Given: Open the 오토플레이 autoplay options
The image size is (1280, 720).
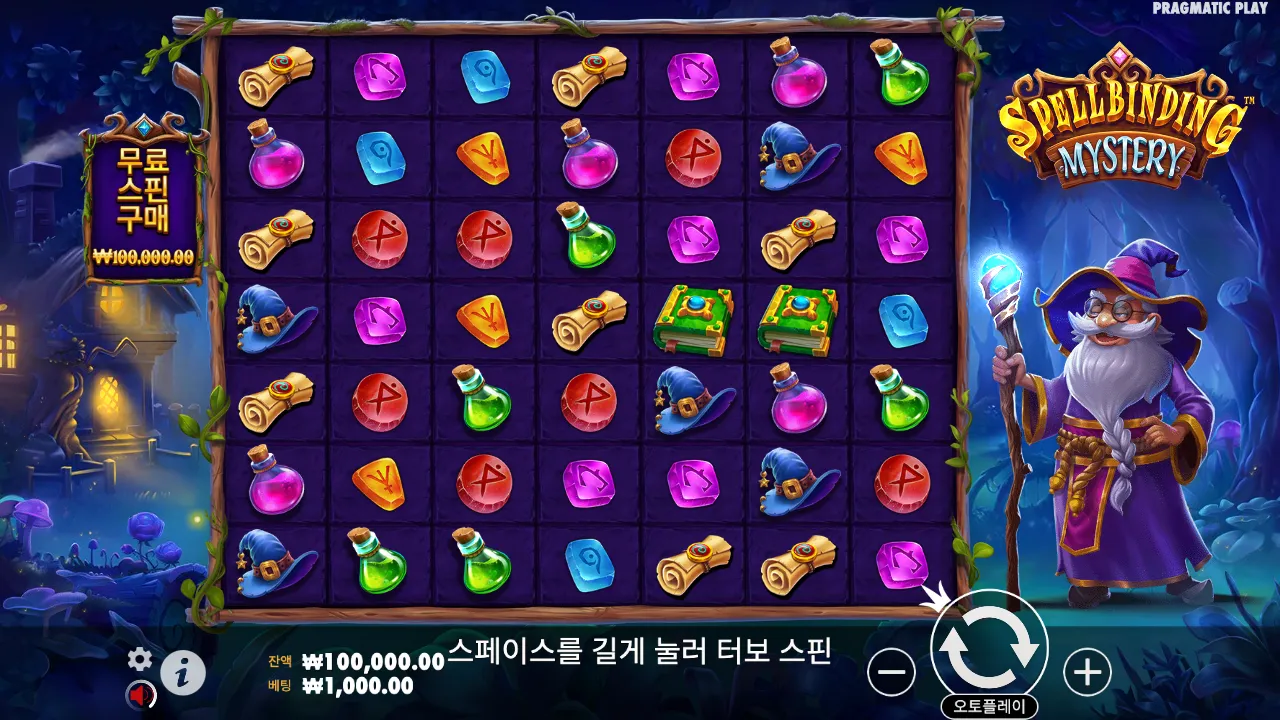Looking at the screenshot, I should [989, 707].
